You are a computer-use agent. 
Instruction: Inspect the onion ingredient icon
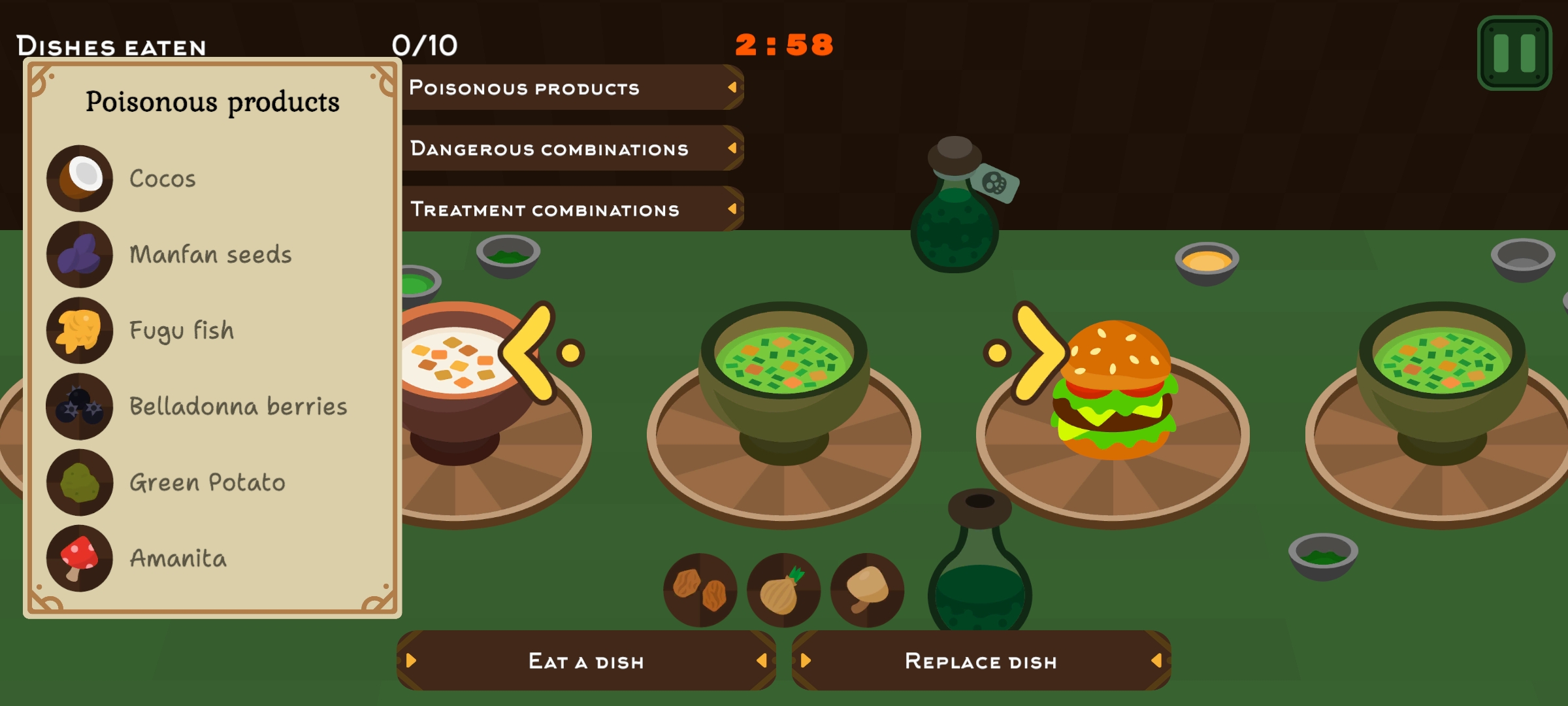pyautogui.click(x=783, y=590)
